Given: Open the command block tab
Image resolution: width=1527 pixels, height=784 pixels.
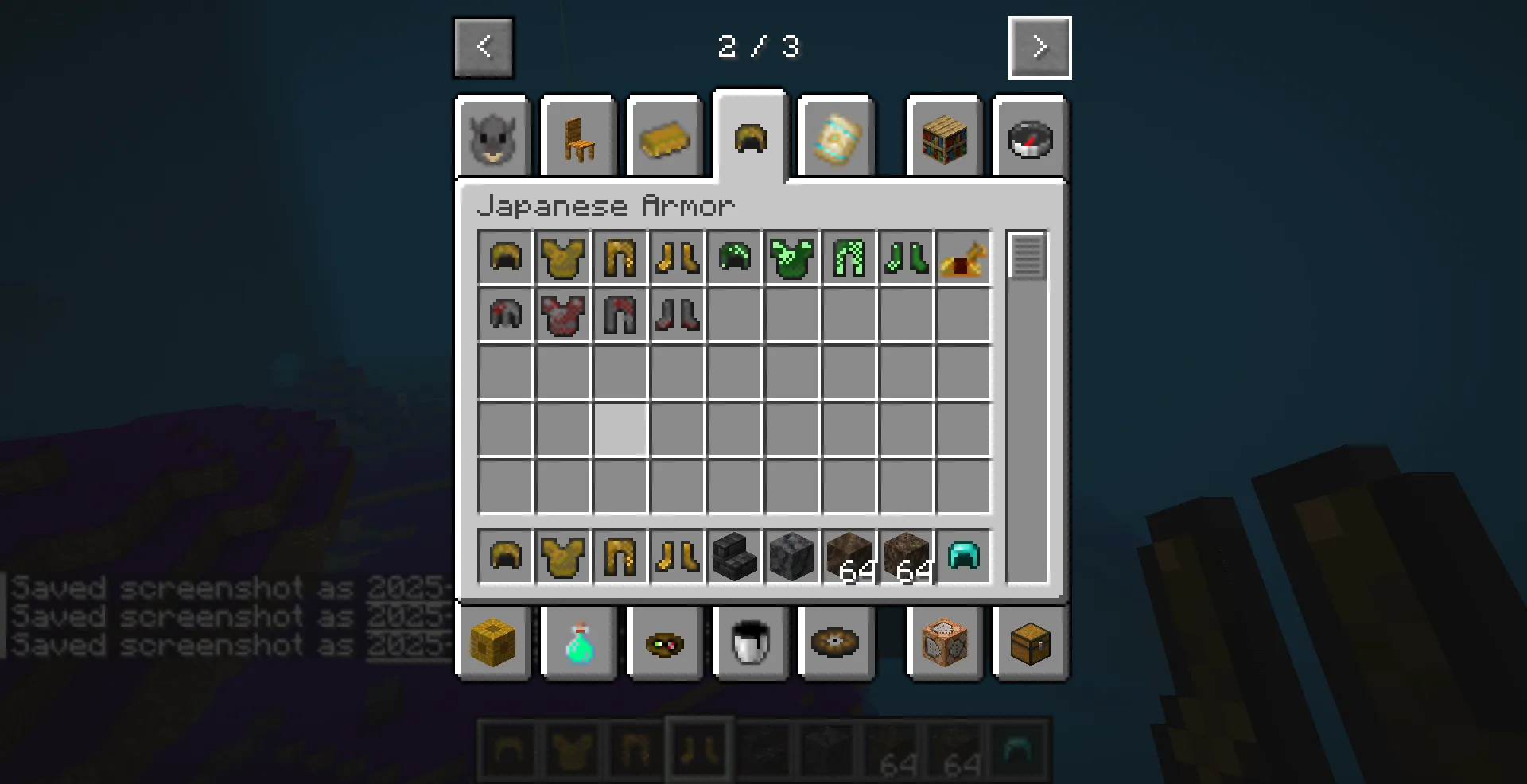Looking at the screenshot, I should (x=944, y=644).
